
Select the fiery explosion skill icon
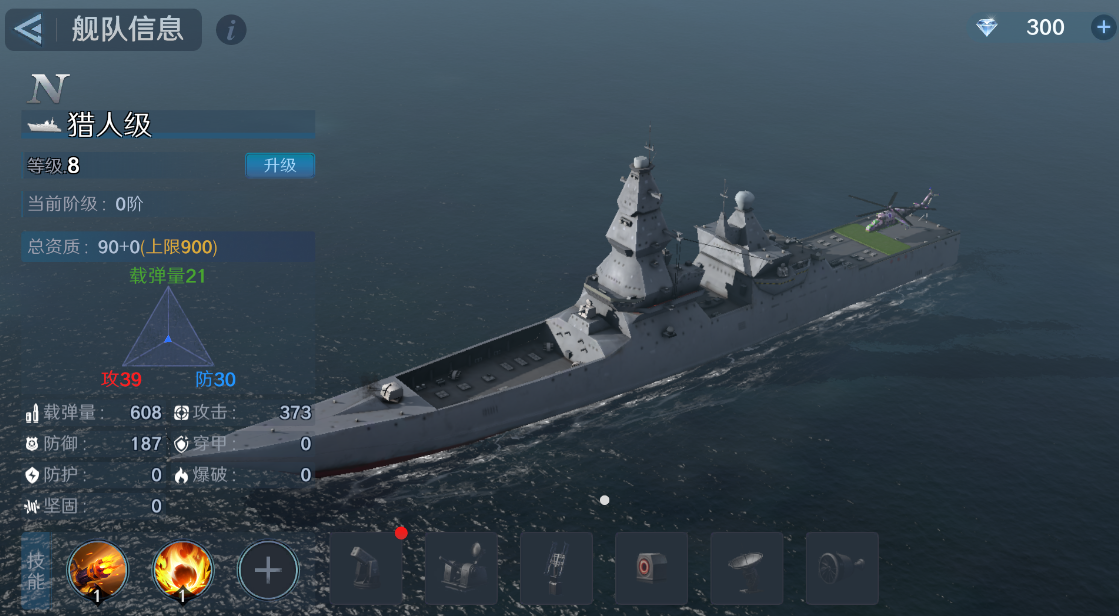(182, 571)
